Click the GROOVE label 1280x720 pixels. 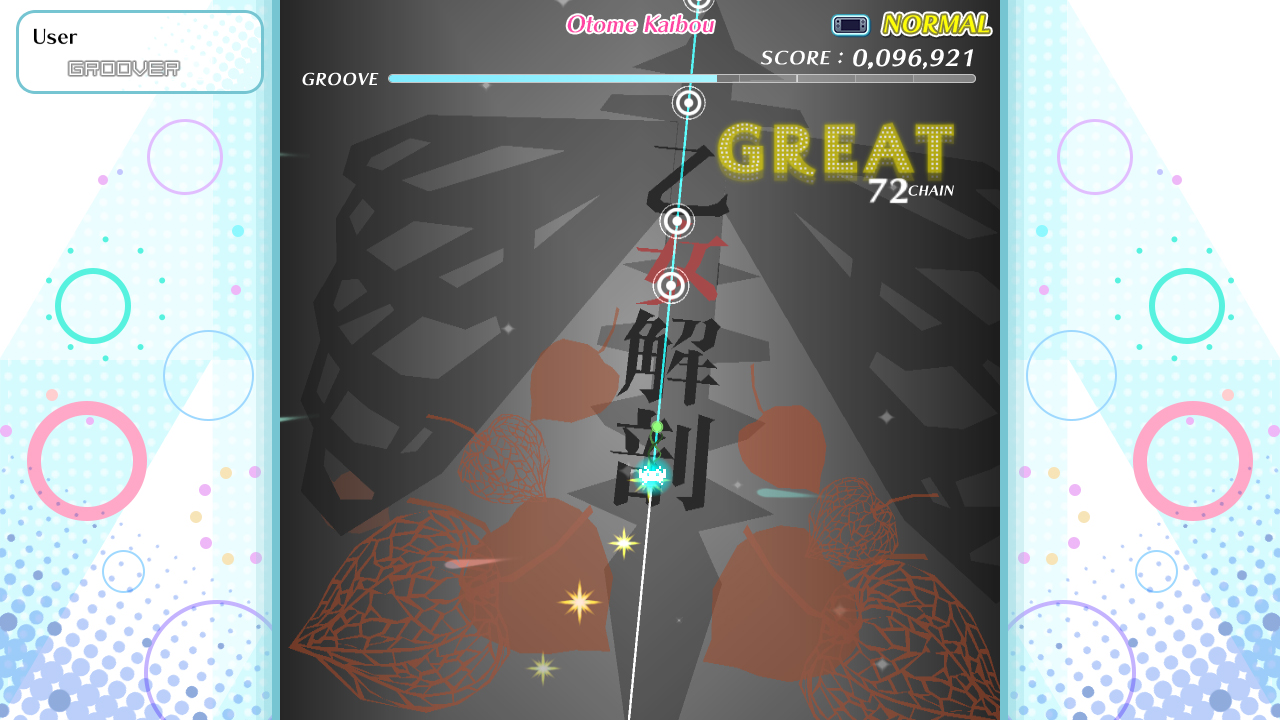[339, 78]
